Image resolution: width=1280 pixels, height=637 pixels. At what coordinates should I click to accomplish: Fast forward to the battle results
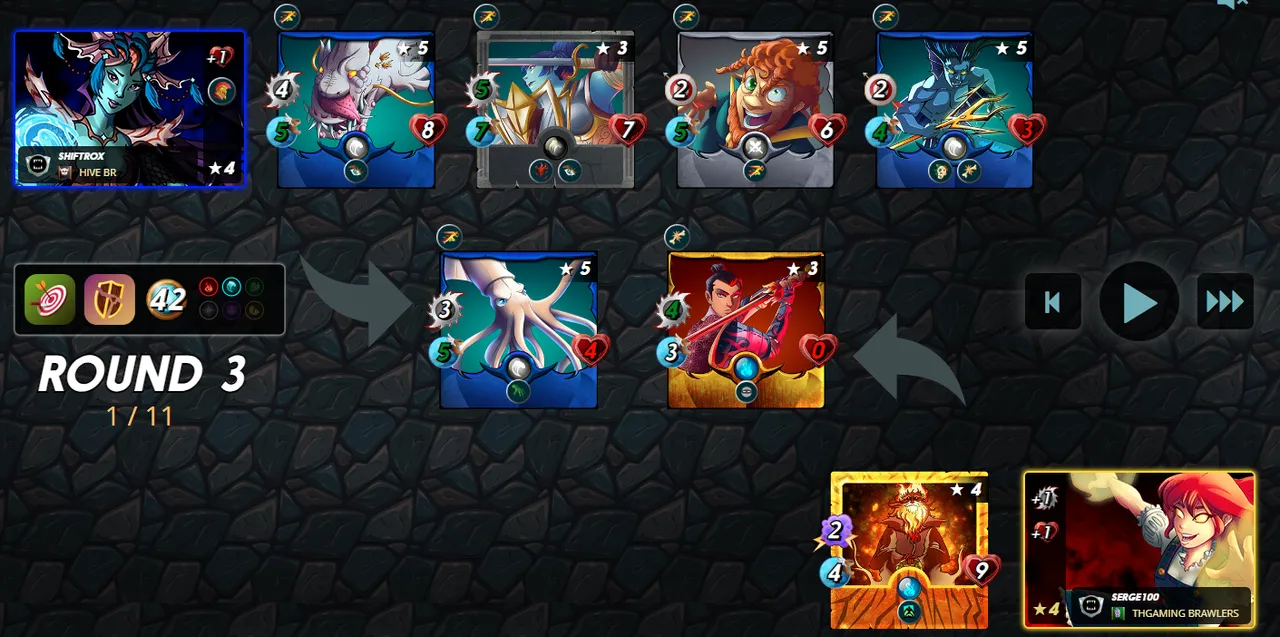pos(1225,301)
